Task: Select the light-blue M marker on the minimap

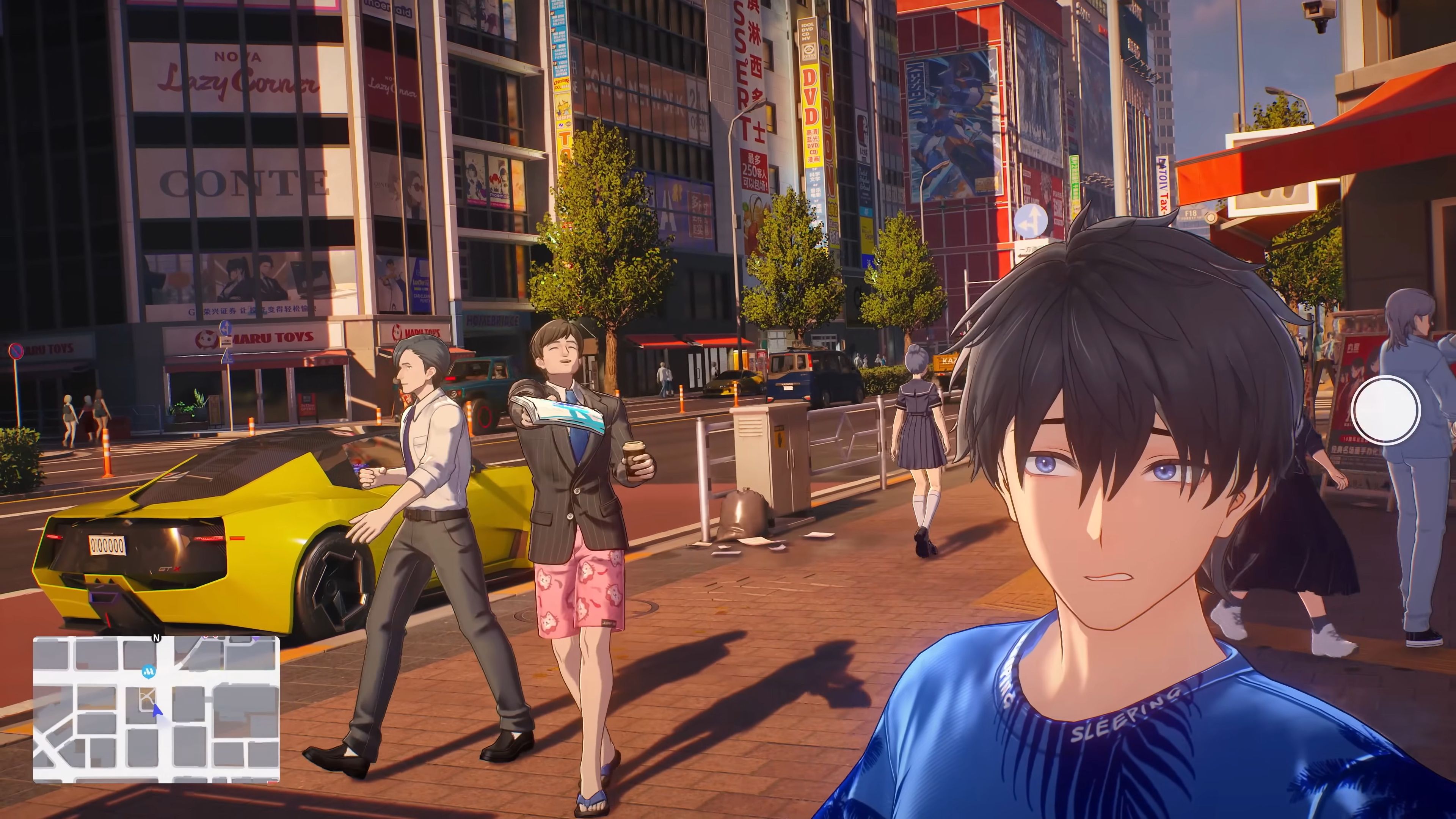Action: [x=149, y=672]
